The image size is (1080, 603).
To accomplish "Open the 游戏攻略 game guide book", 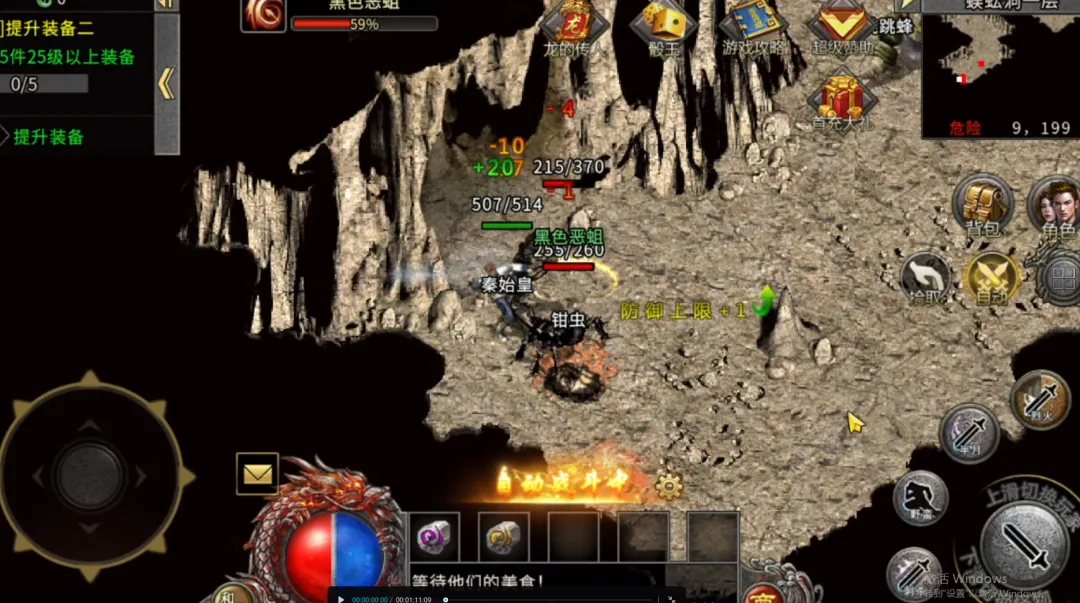I will point(755,24).
